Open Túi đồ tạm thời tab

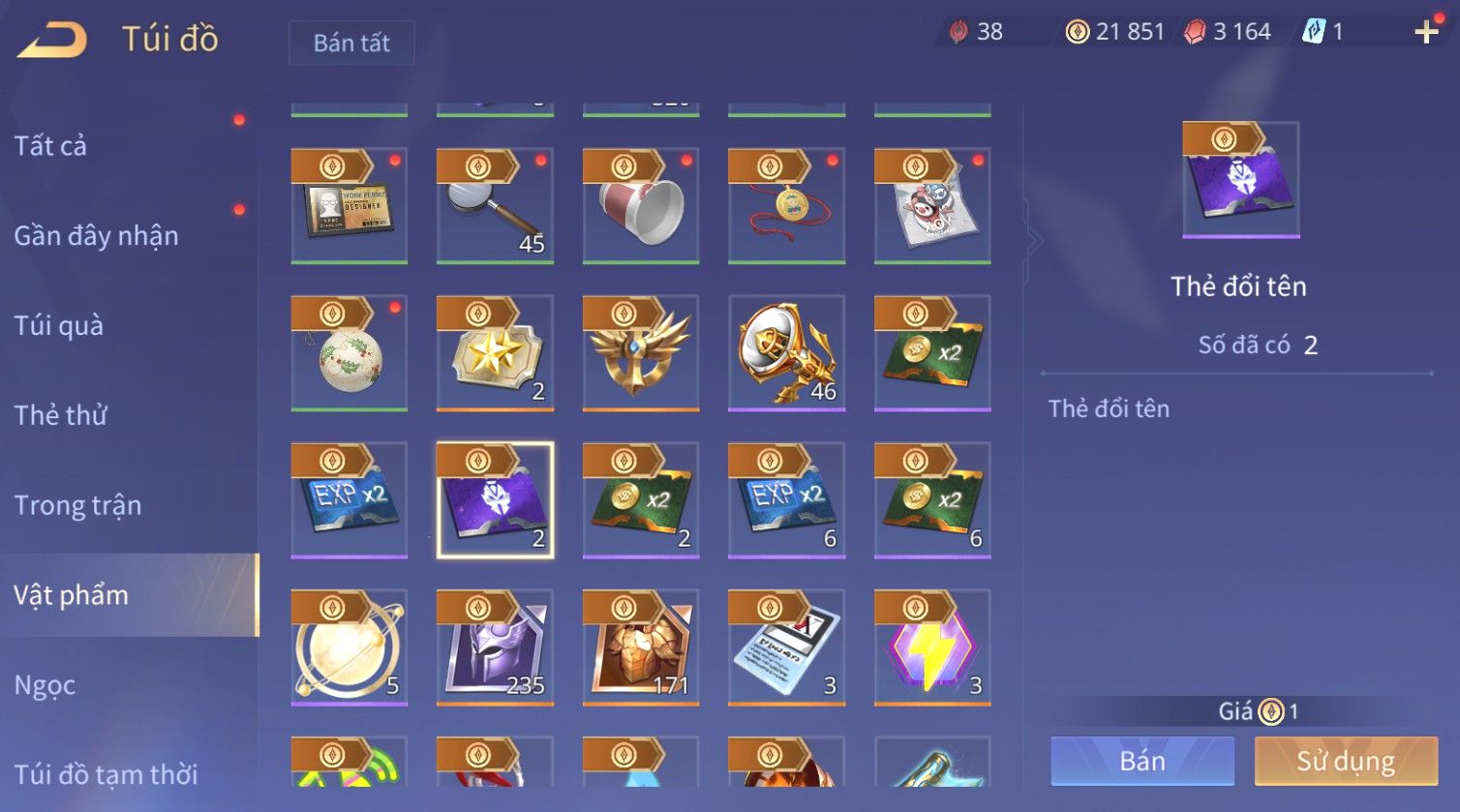point(106,774)
